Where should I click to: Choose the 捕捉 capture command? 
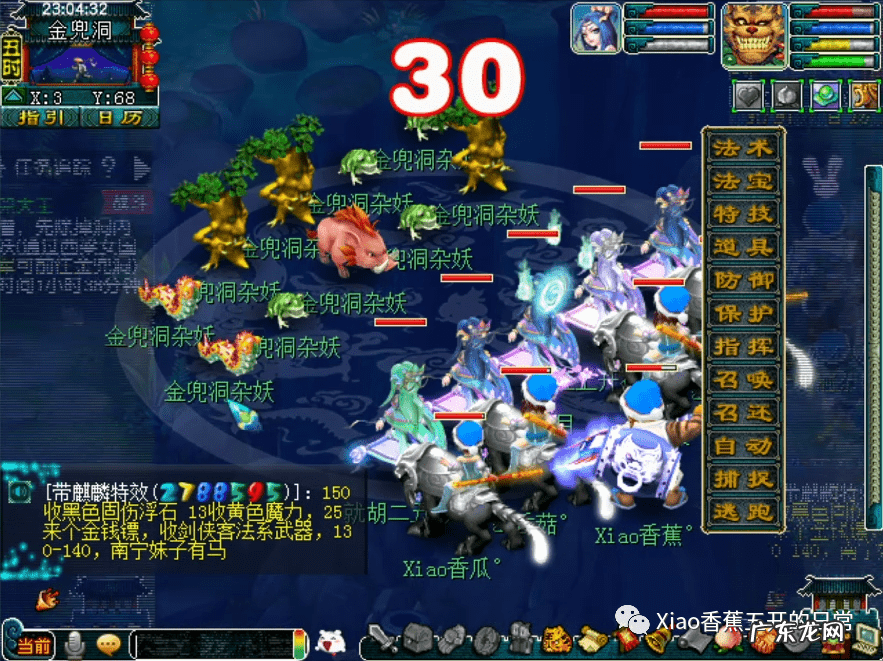pos(743,478)
